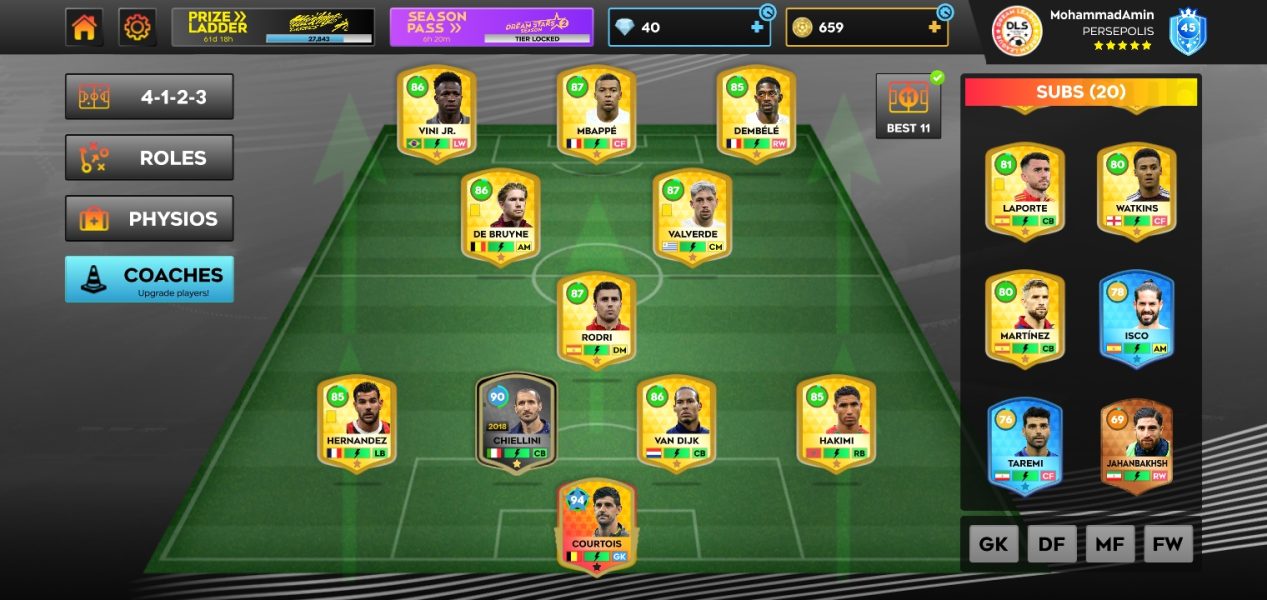Show only FW substitutes
The image size is (1267, 600).
click(1168, 544)
